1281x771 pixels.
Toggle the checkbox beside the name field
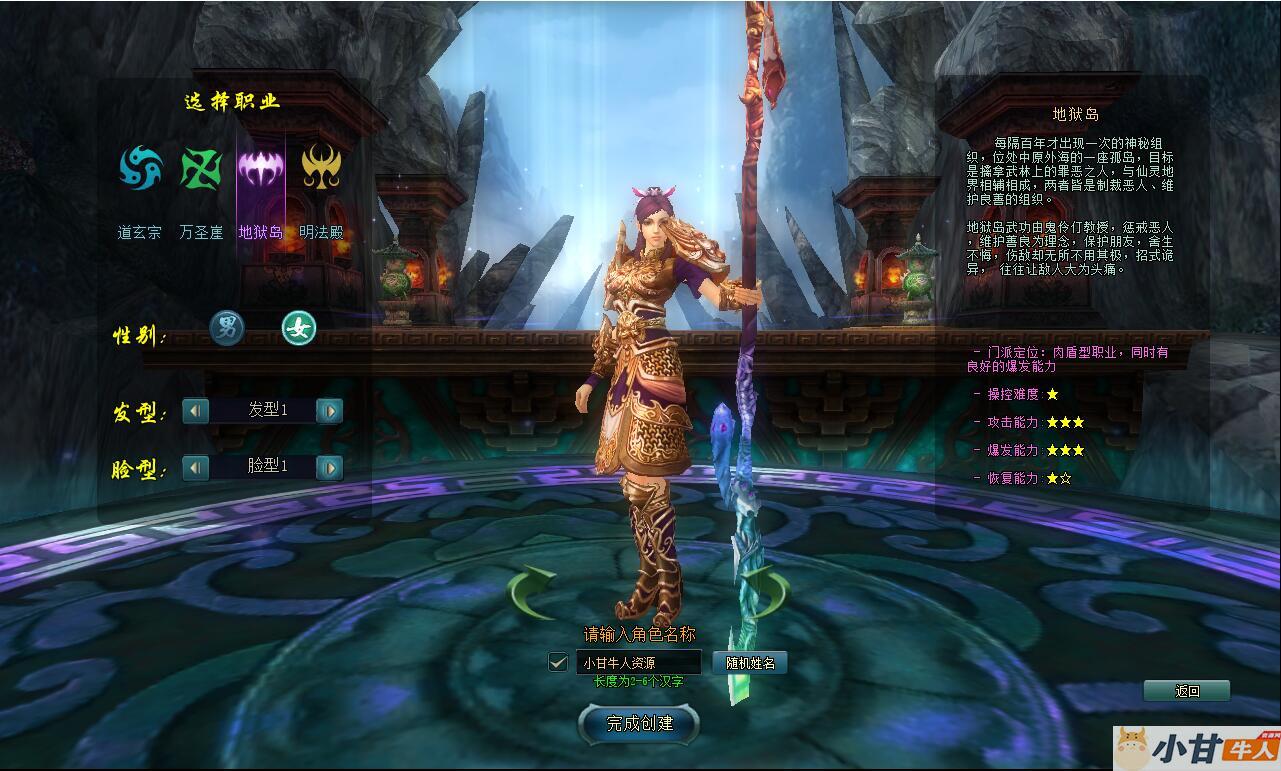pyautogui.click(x=559, y=662)
